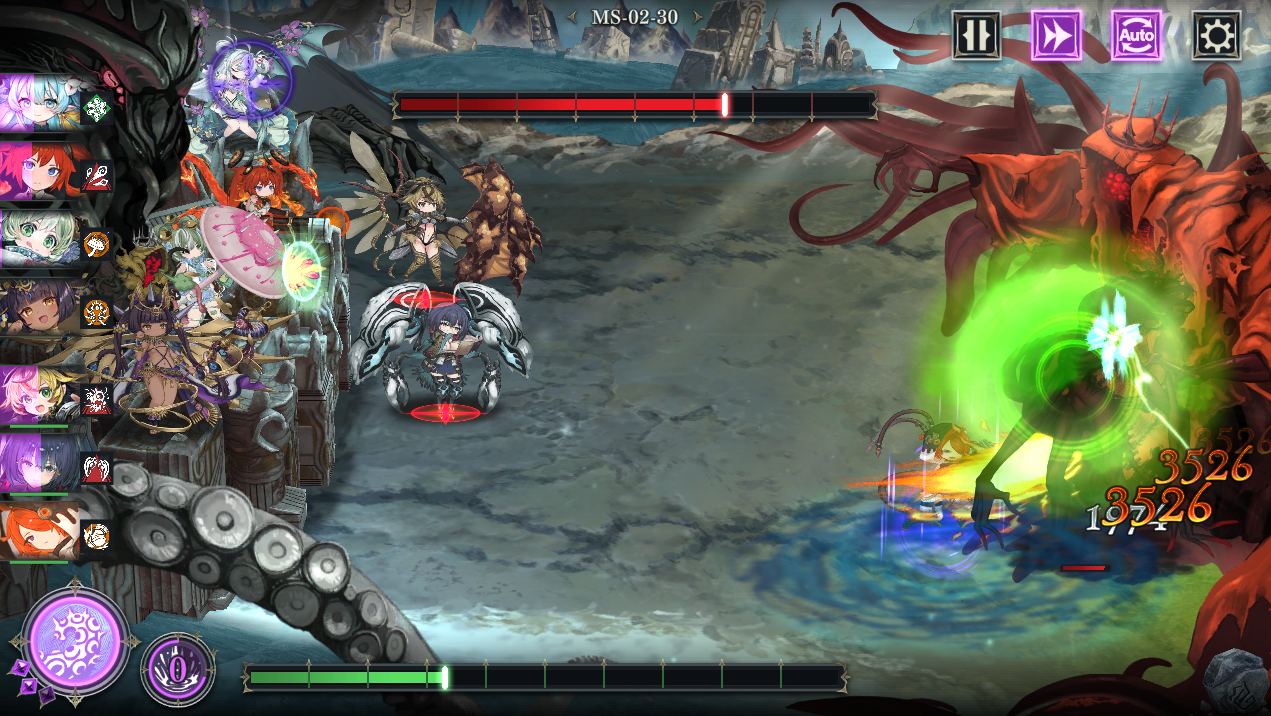The width and height of the screenshot is (1271, 716).
Task: Pause the battle
Action: pyautogui.click(x=976, y=36)
